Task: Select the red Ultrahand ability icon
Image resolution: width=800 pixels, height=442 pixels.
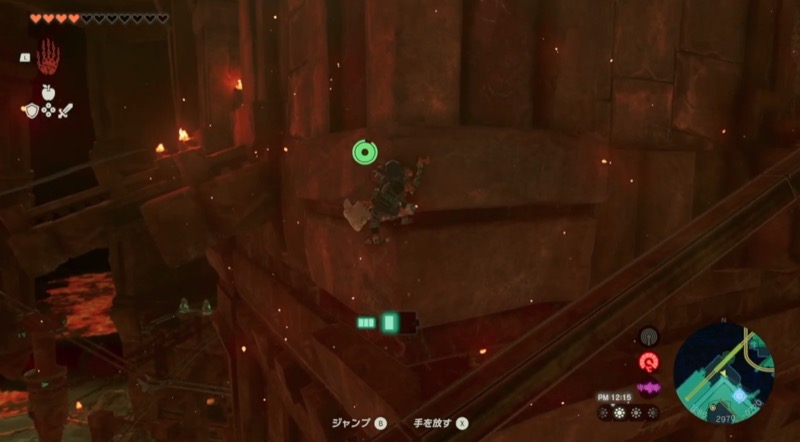Action: pyautogui.click(x=48, y=59)
